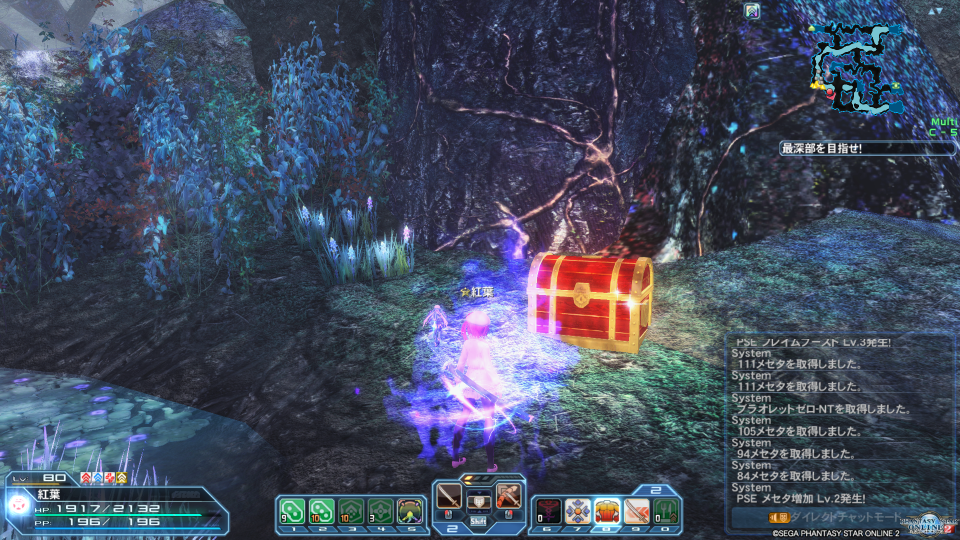Activate the dark red caduceus skill in slot 6
Image resolution: width=960 pixels, height=540 pixels.
[x=547, y=510]
